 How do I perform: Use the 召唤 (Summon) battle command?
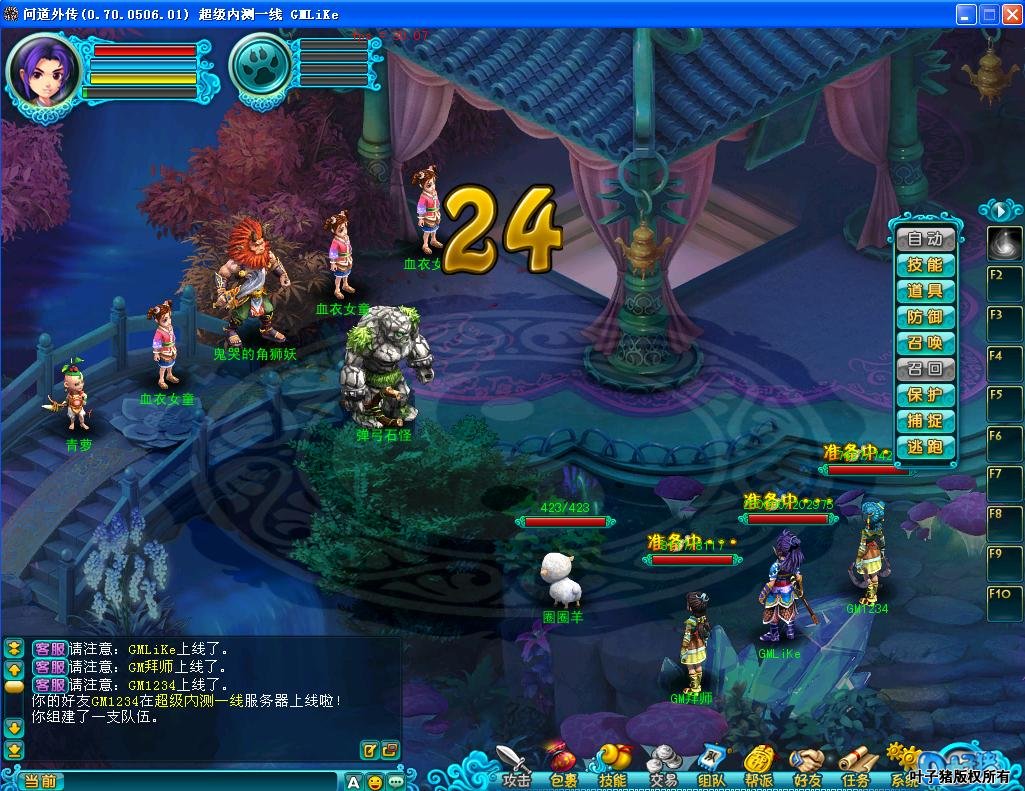[x=925, y=343]
